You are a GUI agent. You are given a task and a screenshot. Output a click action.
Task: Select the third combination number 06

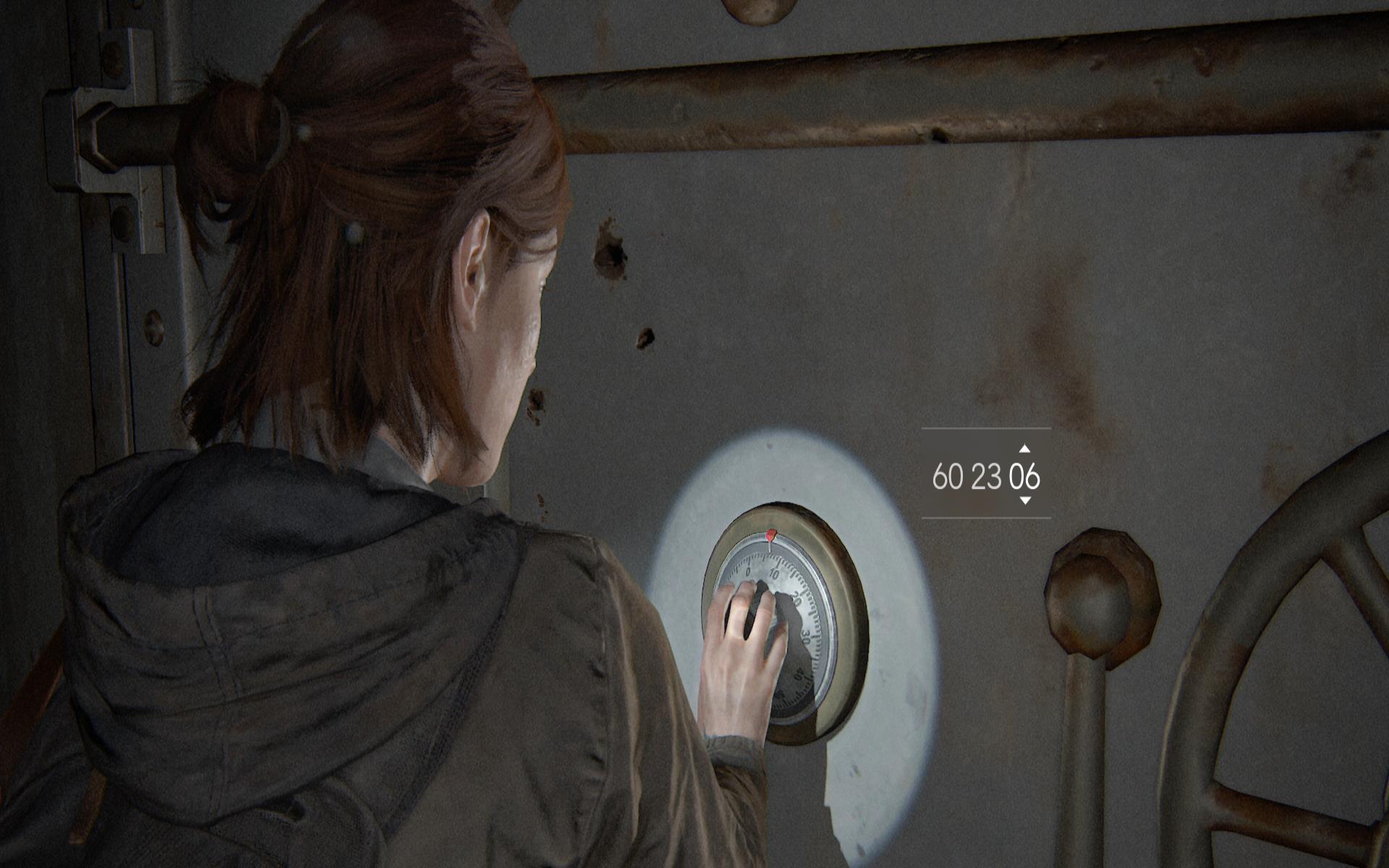(x=1024, y=477)
